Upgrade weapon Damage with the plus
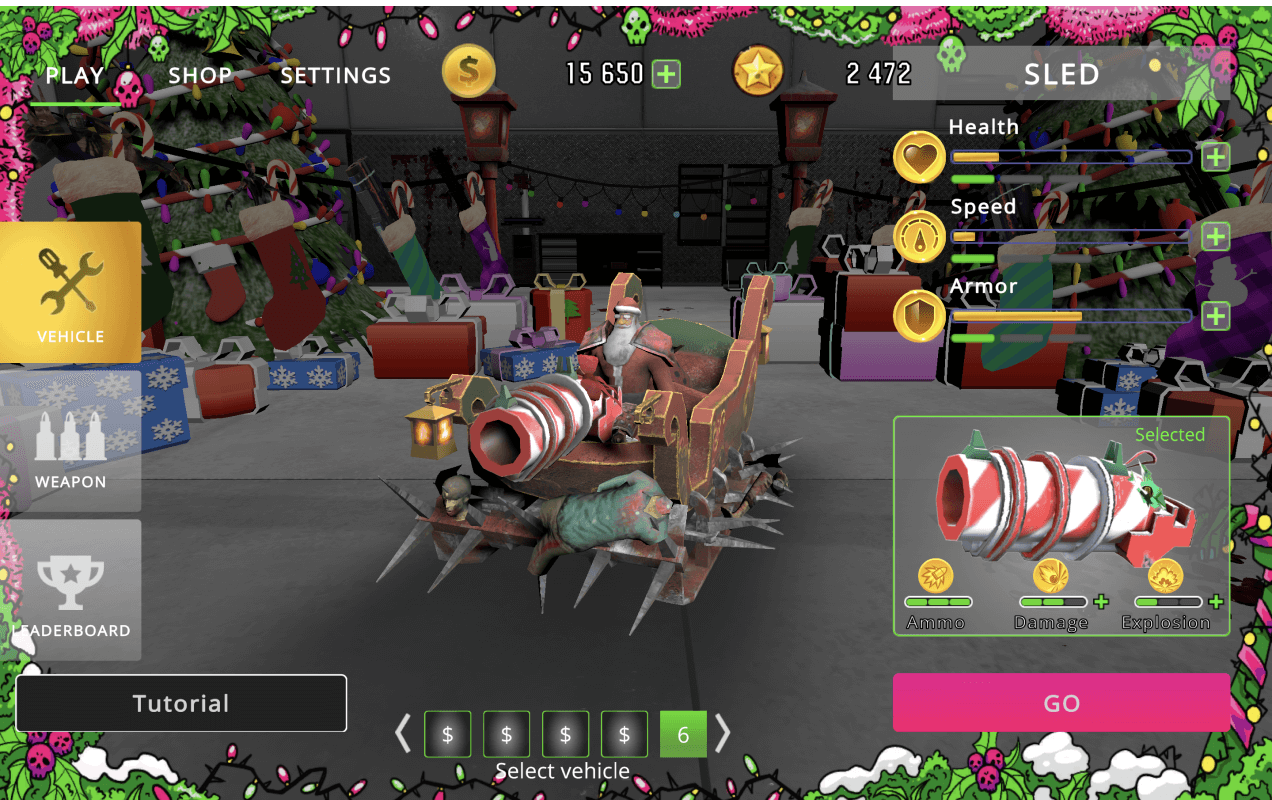This screenshot has width=1272, height=800. pos(1101,602)
